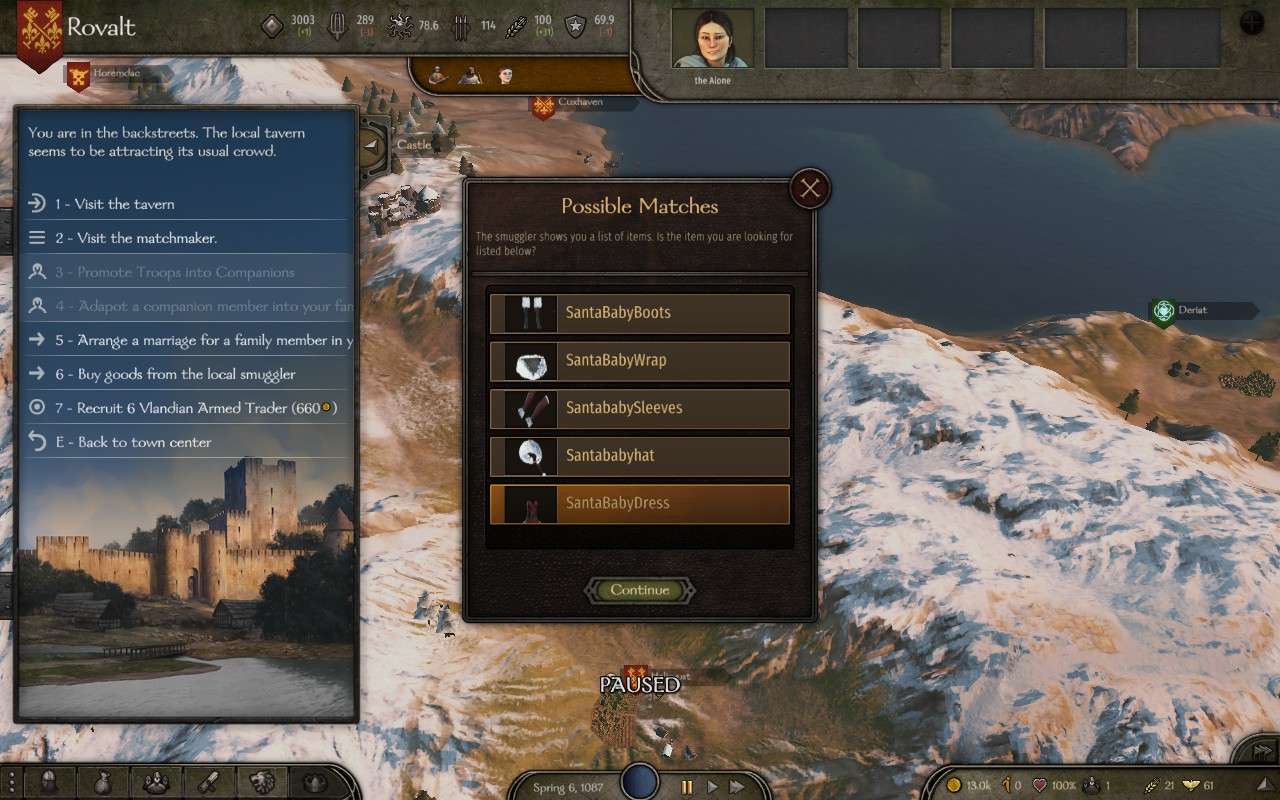Open the inventory sack icon

pos(102,782)
